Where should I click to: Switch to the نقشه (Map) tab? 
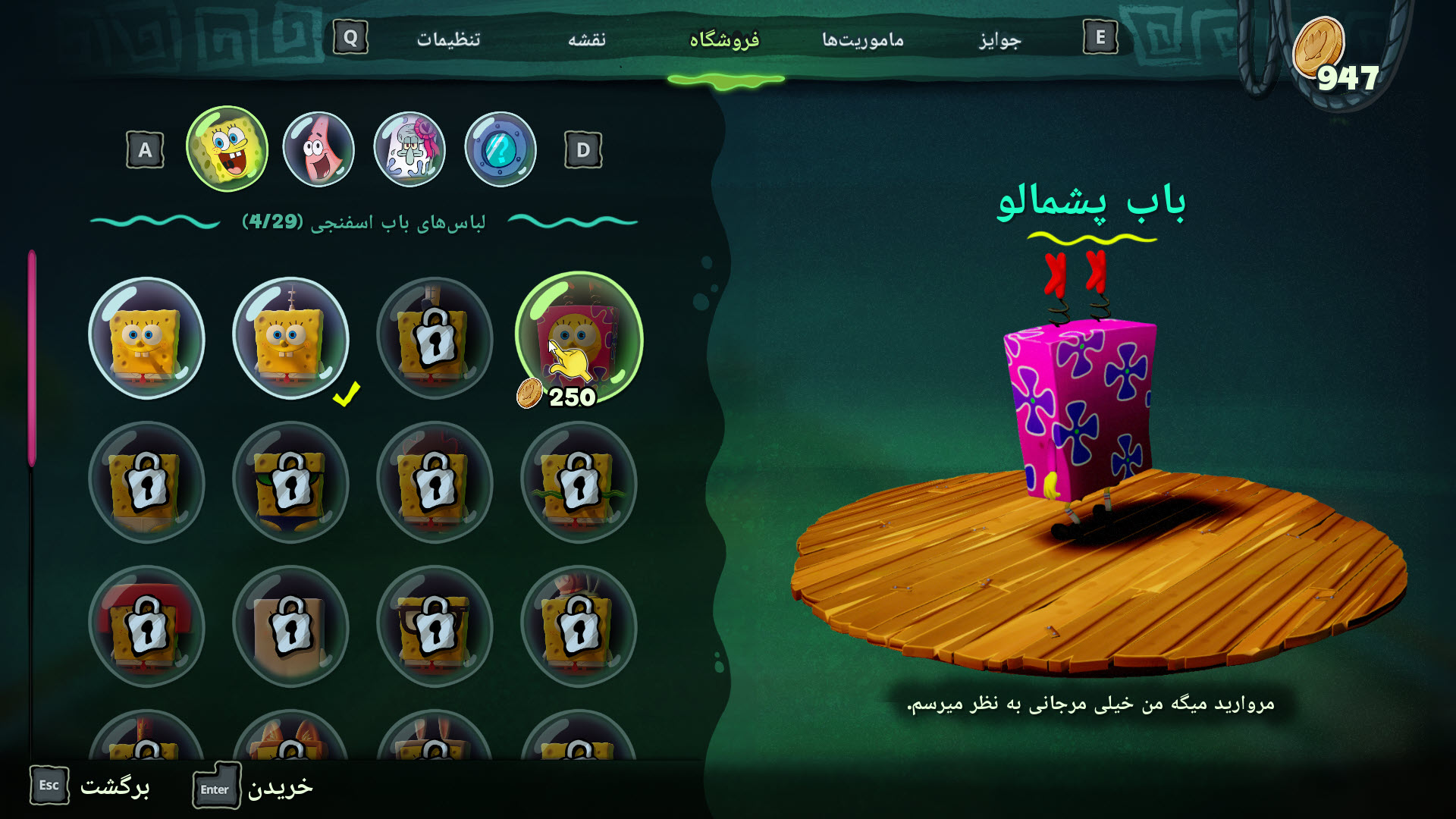tap(587, 39)
